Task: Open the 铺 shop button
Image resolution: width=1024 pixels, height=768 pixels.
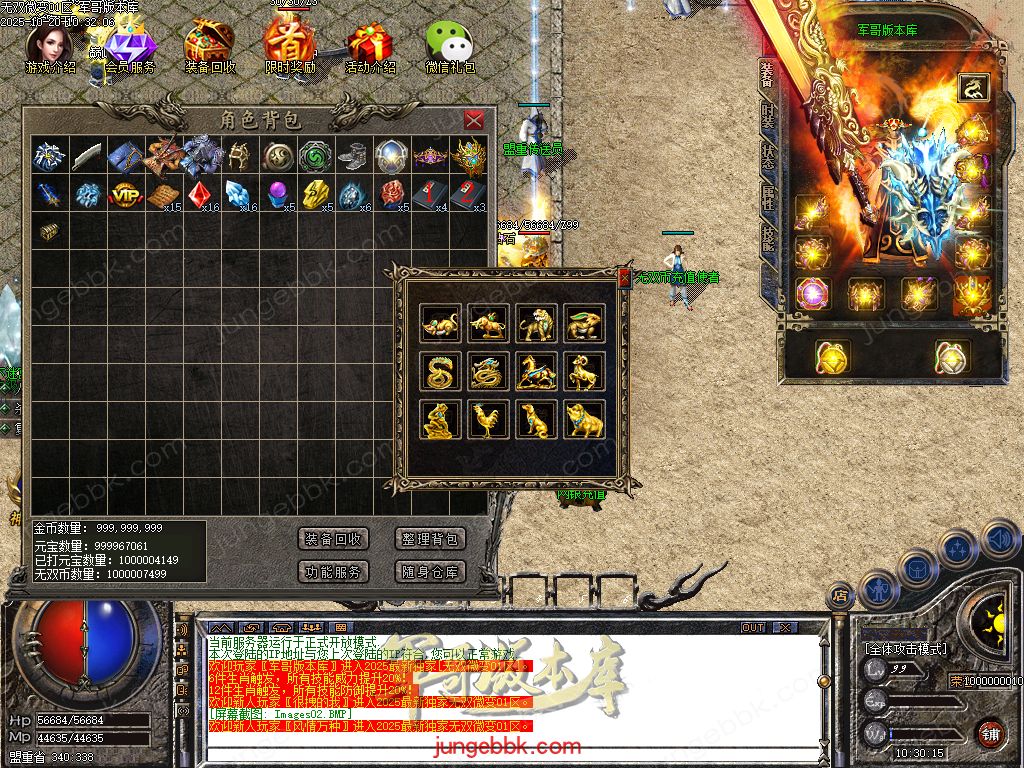Action: (x=990, y=733)
